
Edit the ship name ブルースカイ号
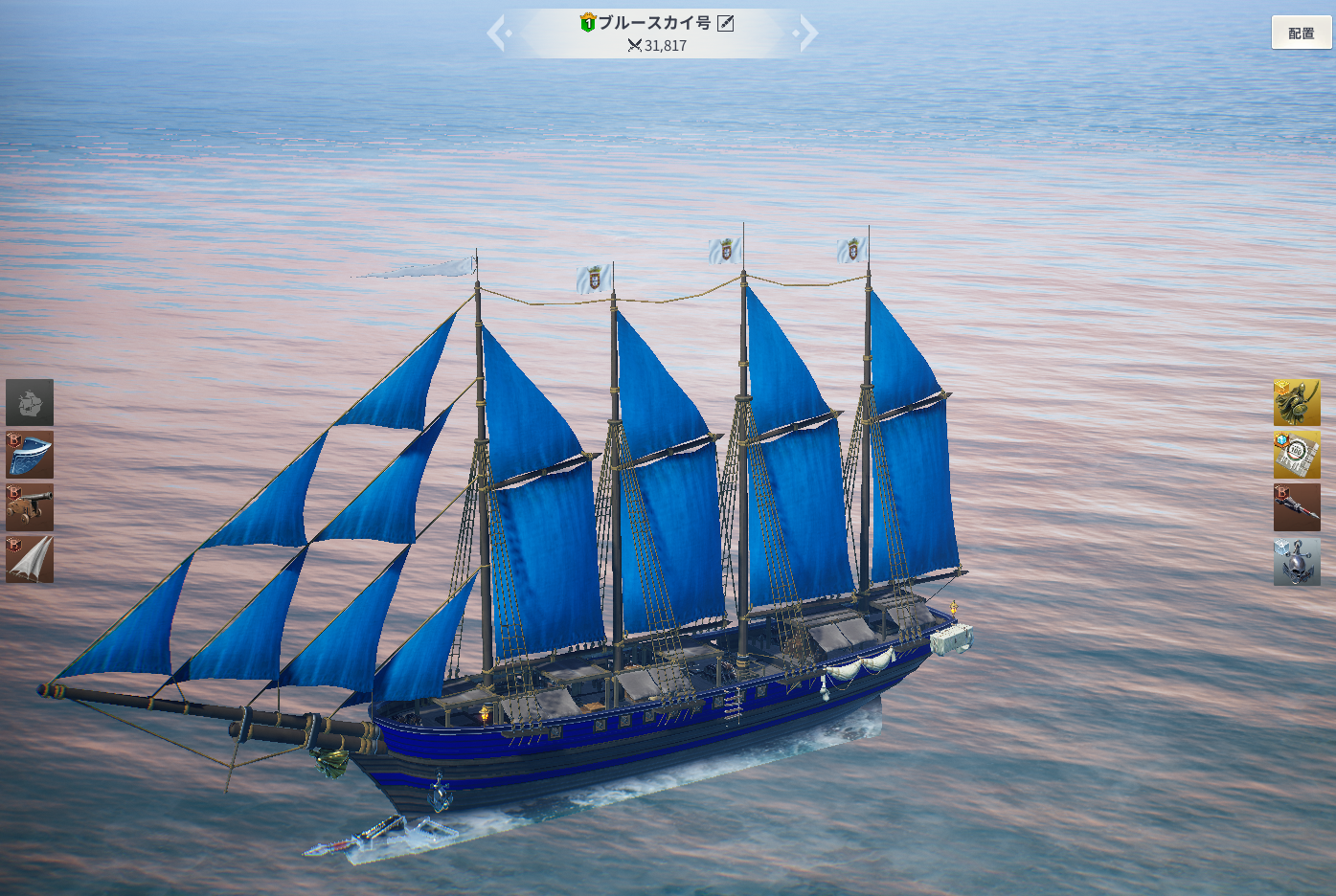(x=726, y=23)
